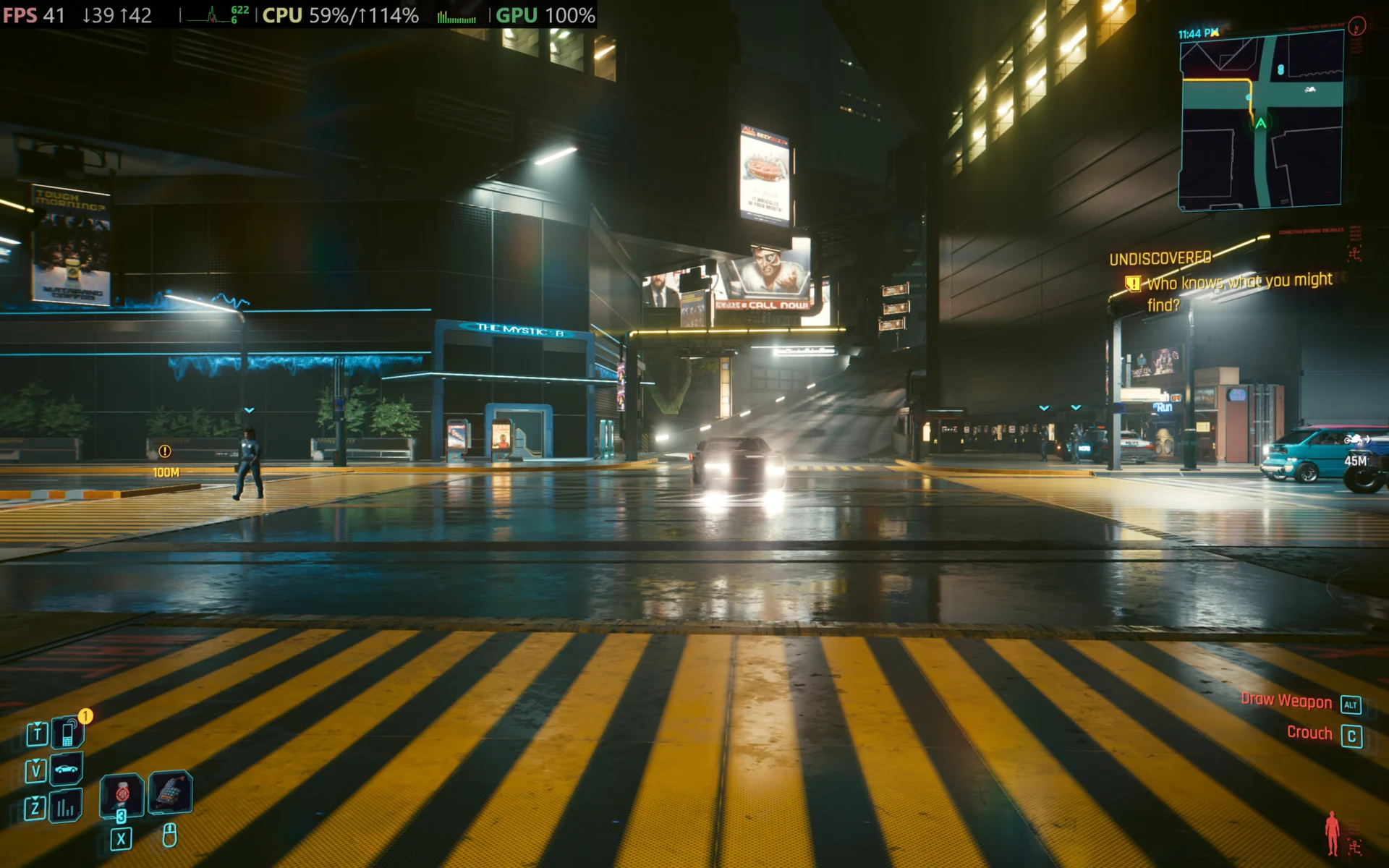Screen dimensions: 1389x868
Task: Select the grenade gadget quick slot
Action: [170, 791]
